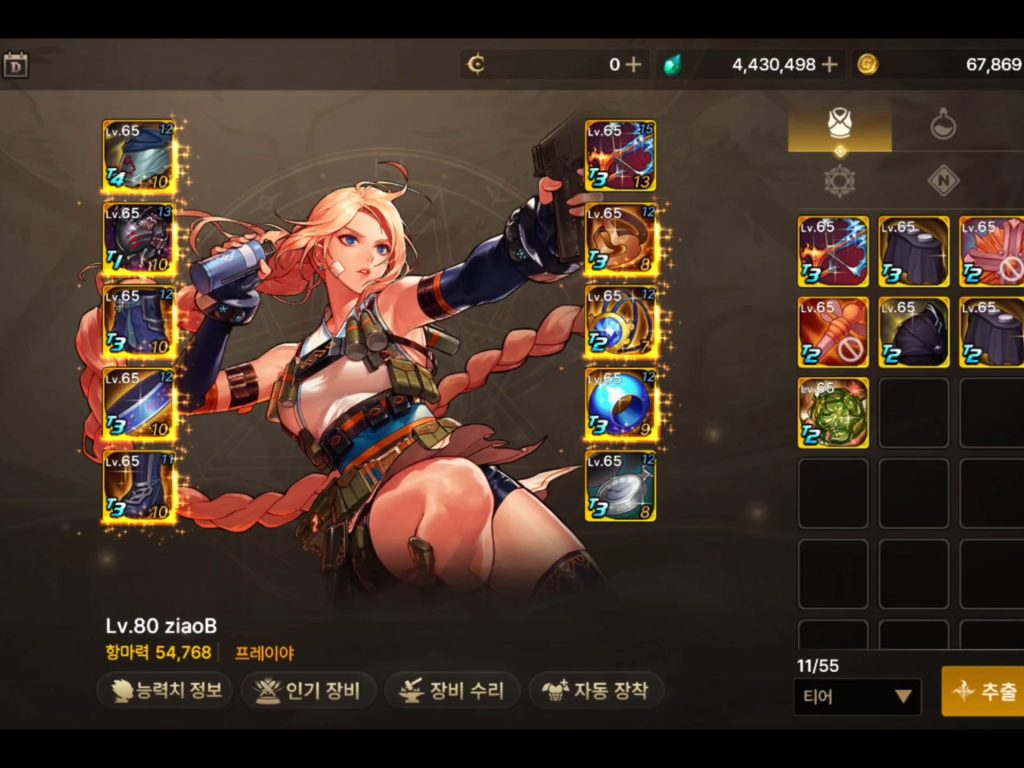
Task: Select the equipped blue orb ring slot
Action: pyautogui.click(x=620, y=403)
